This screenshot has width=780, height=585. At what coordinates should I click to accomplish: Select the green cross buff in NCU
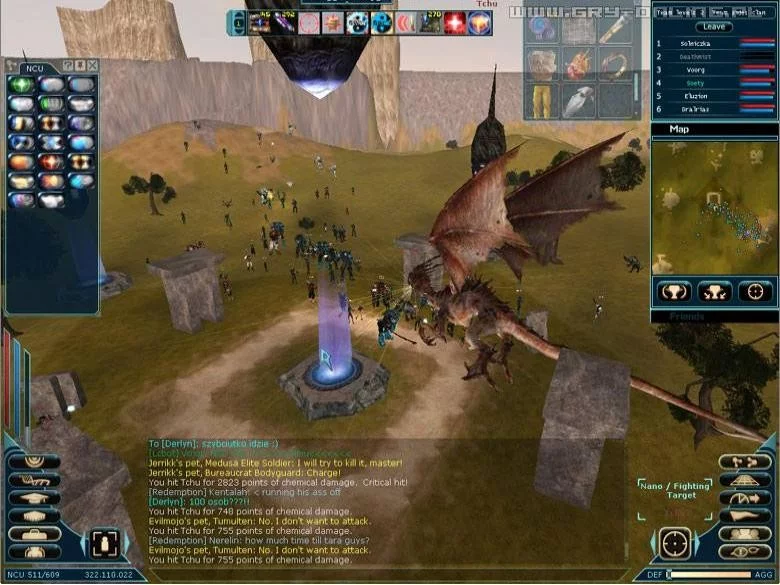tap(22, 86)
